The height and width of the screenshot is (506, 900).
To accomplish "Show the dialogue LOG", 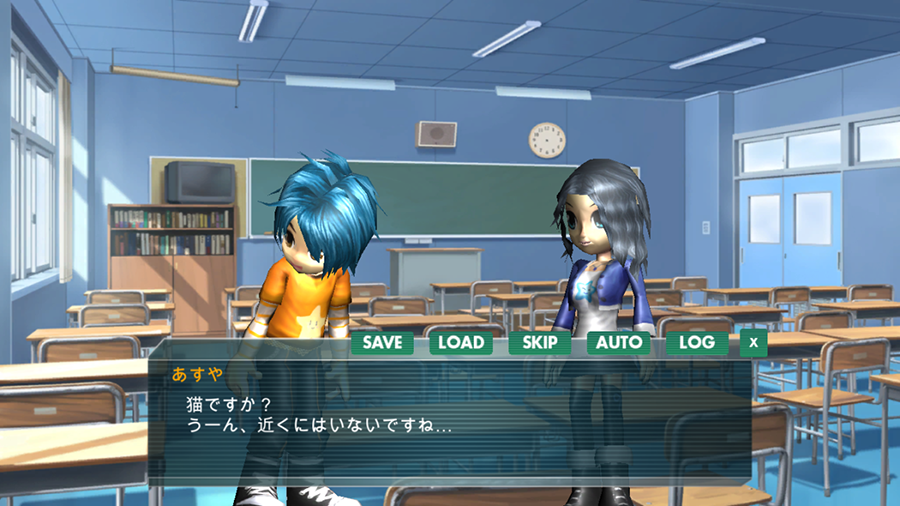I will tap(697, 342).
